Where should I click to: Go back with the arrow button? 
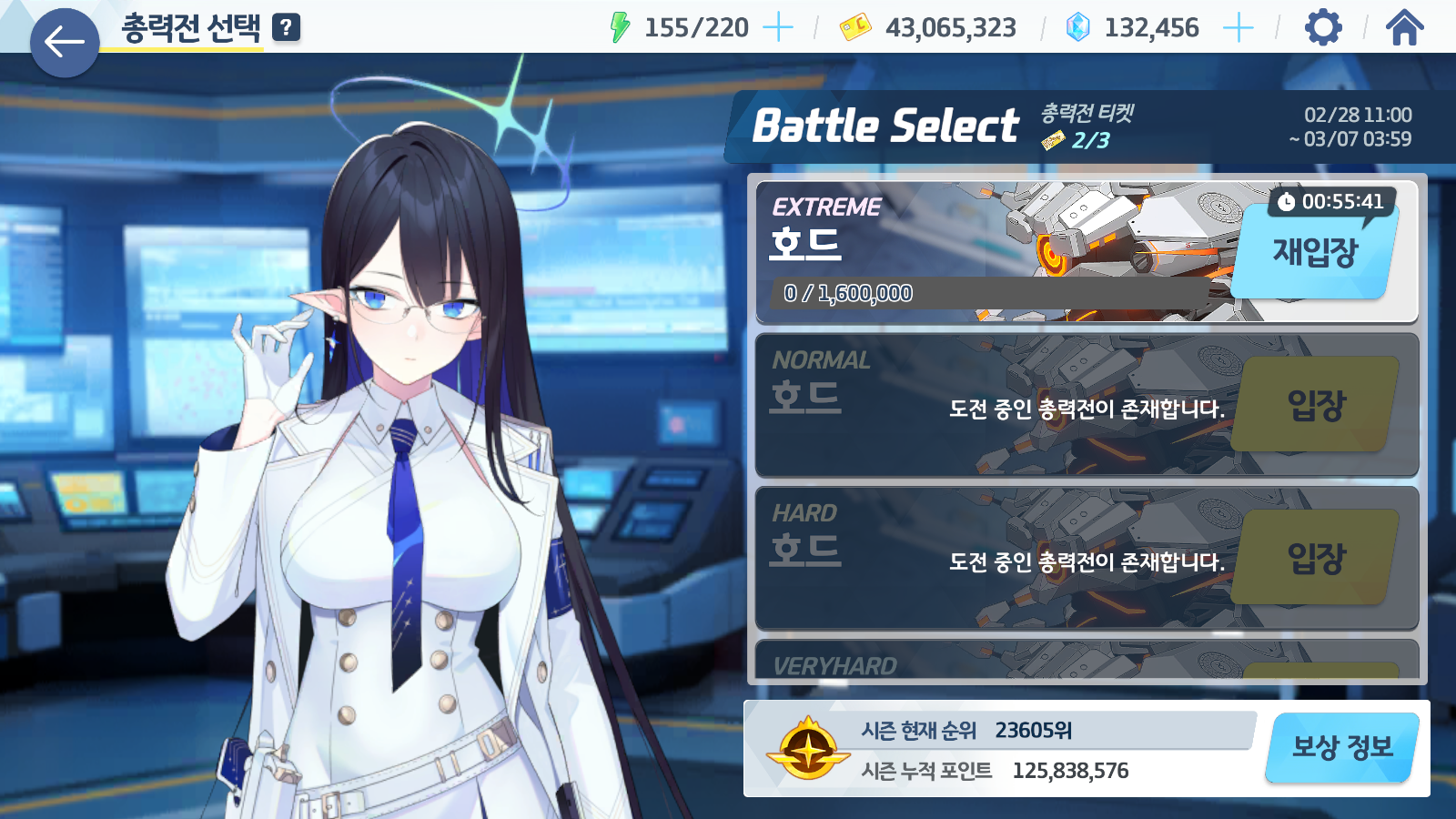click(x=65, y=43)
